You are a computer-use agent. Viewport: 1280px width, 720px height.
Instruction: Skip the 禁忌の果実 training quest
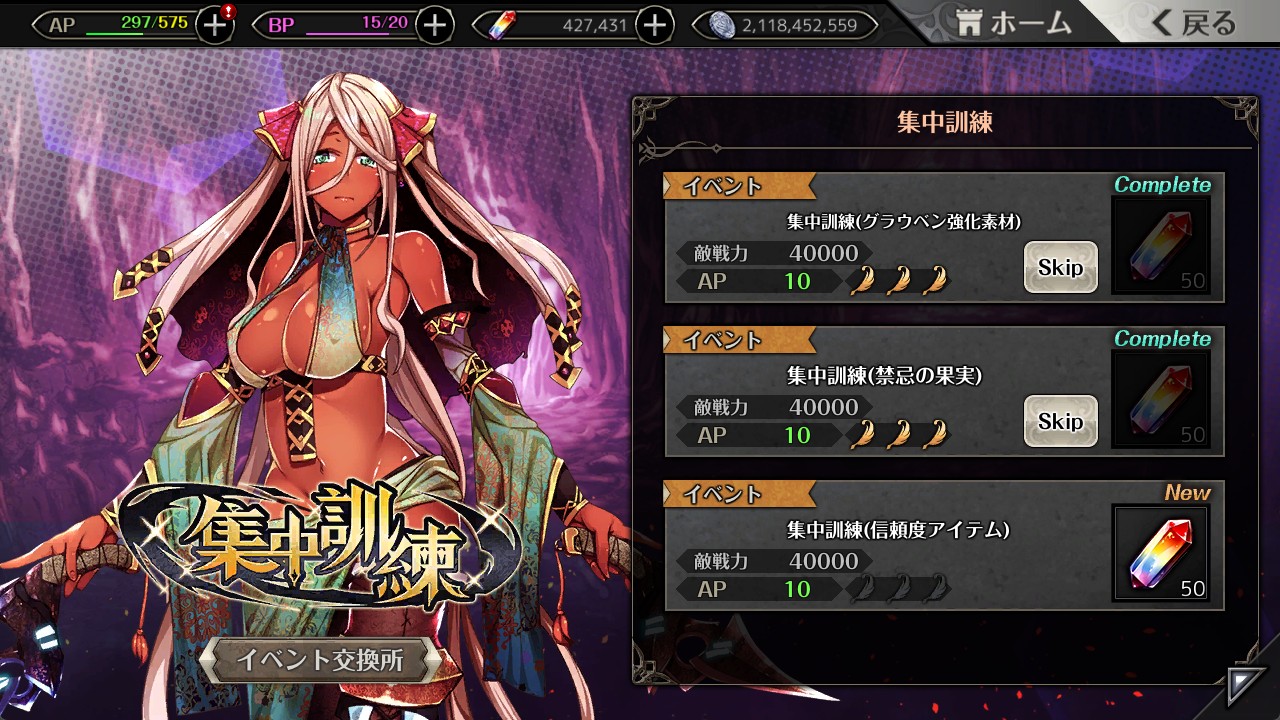(x=1060, y=421)
